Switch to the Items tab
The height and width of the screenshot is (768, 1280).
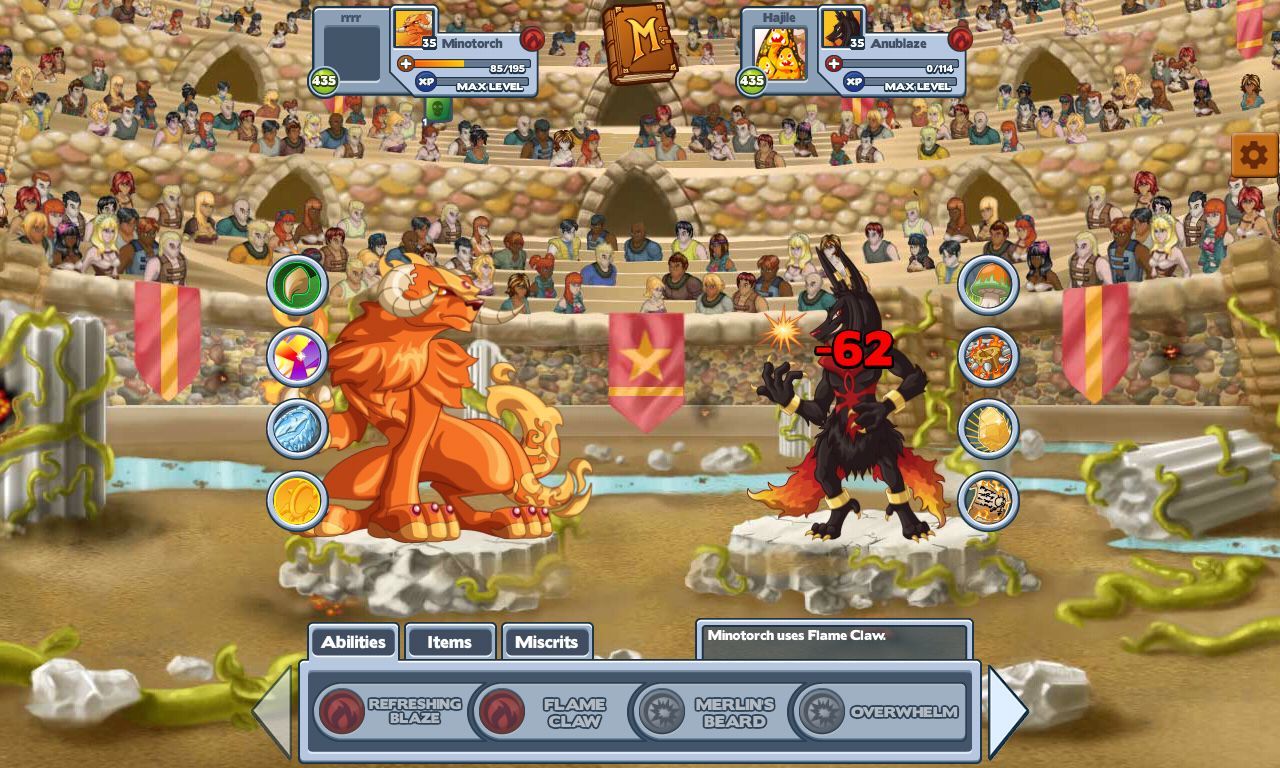click(450, 642)
